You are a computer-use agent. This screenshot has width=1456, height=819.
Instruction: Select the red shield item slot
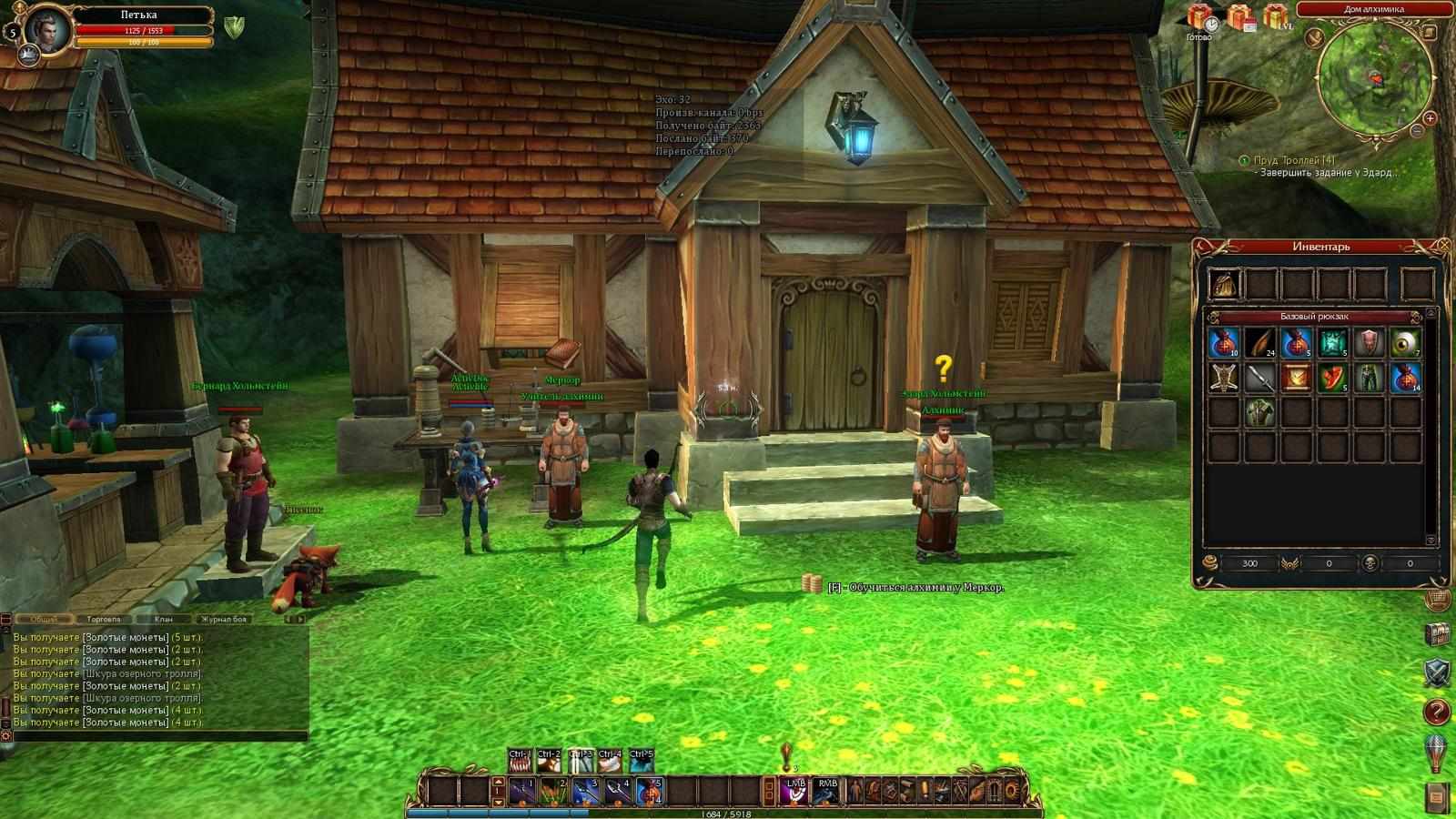coord(1368,343)
